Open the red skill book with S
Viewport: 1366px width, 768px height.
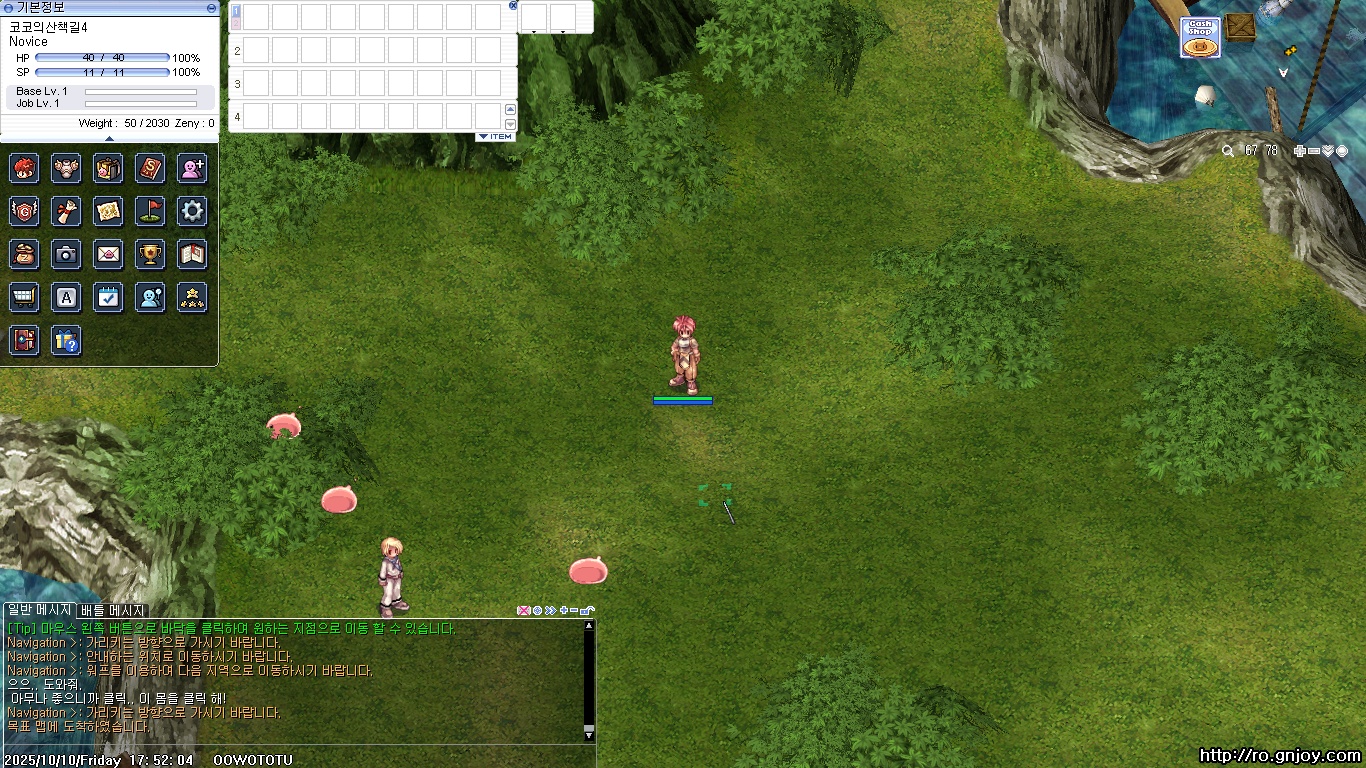click(150, 168)
